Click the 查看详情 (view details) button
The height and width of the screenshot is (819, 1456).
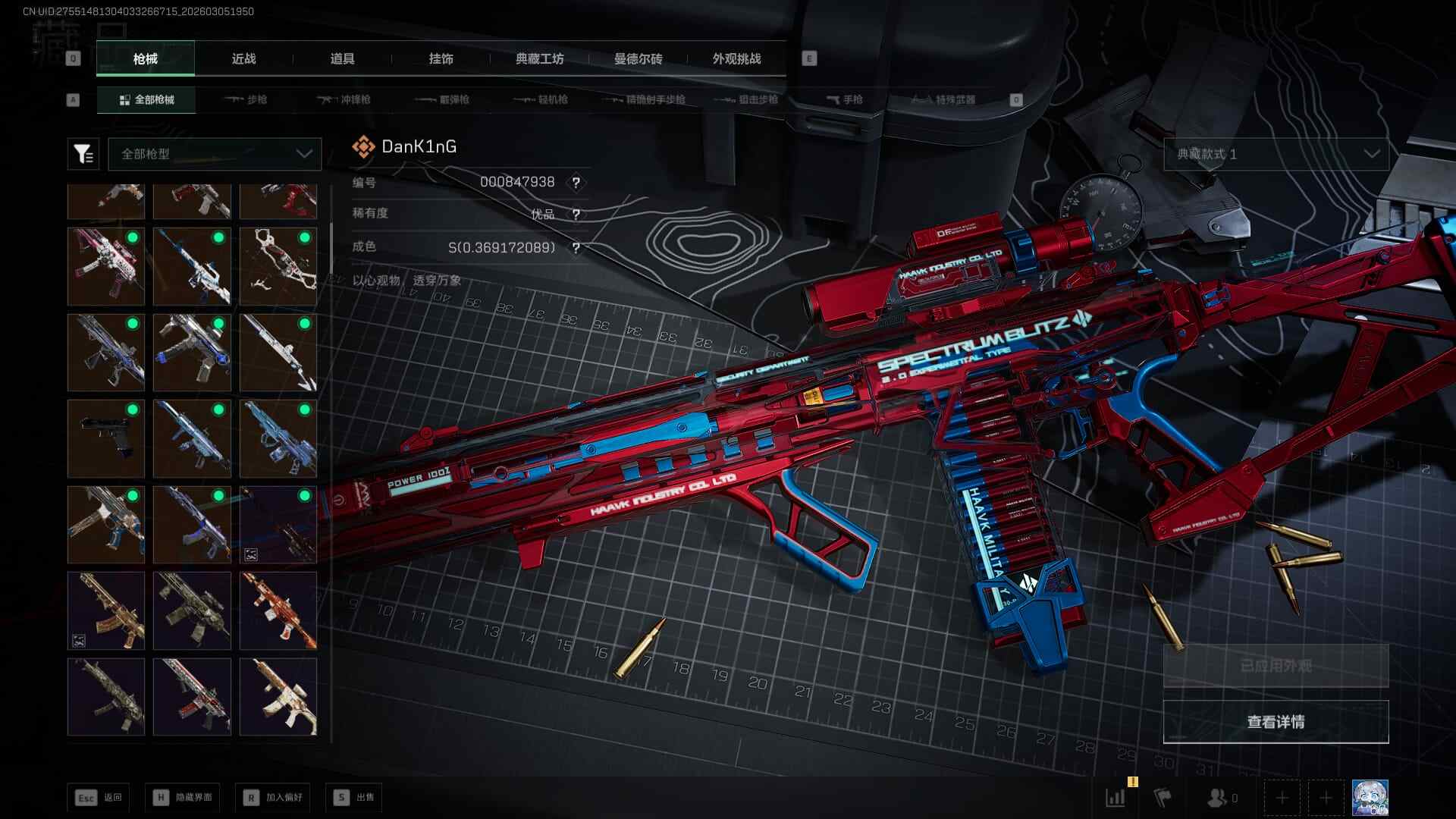coord(1276,722)
